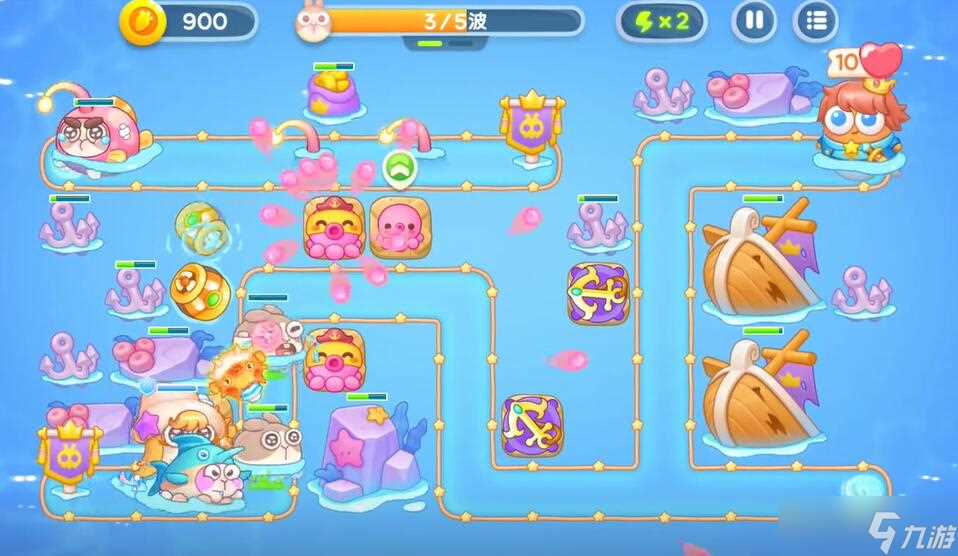This screenshot has height=556, width=958.
Task: Pause the game
Action: click(755, 21)
